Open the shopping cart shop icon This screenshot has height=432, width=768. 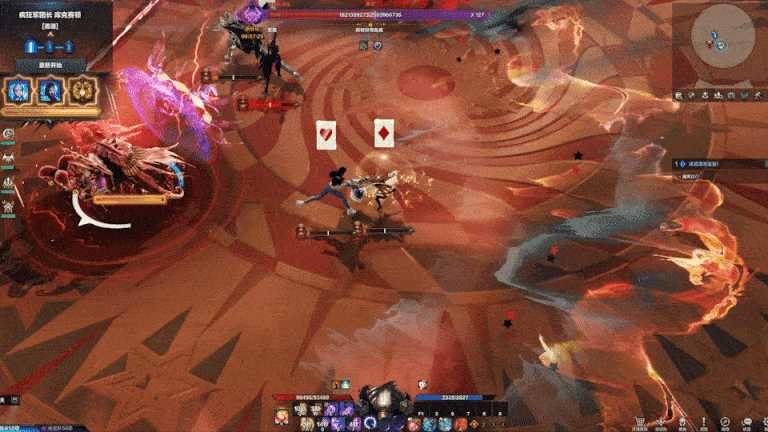pos(640,422)
